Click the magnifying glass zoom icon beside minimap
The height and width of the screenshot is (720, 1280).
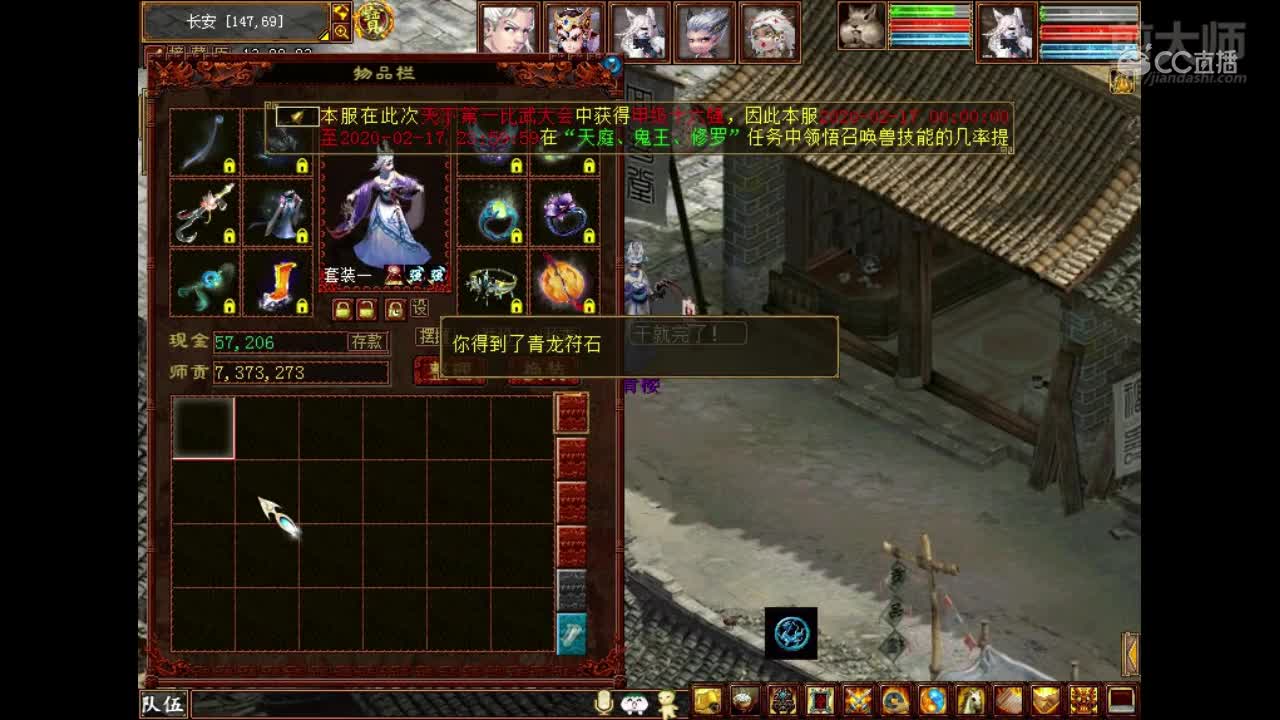click(x=341, y=31)
